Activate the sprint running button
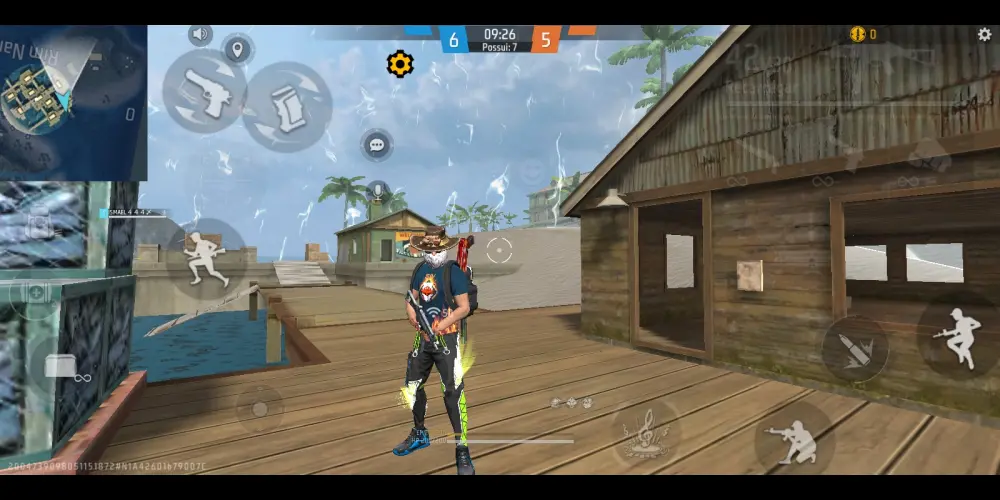The image size is (1000, 500). click(x=206, y=258)
